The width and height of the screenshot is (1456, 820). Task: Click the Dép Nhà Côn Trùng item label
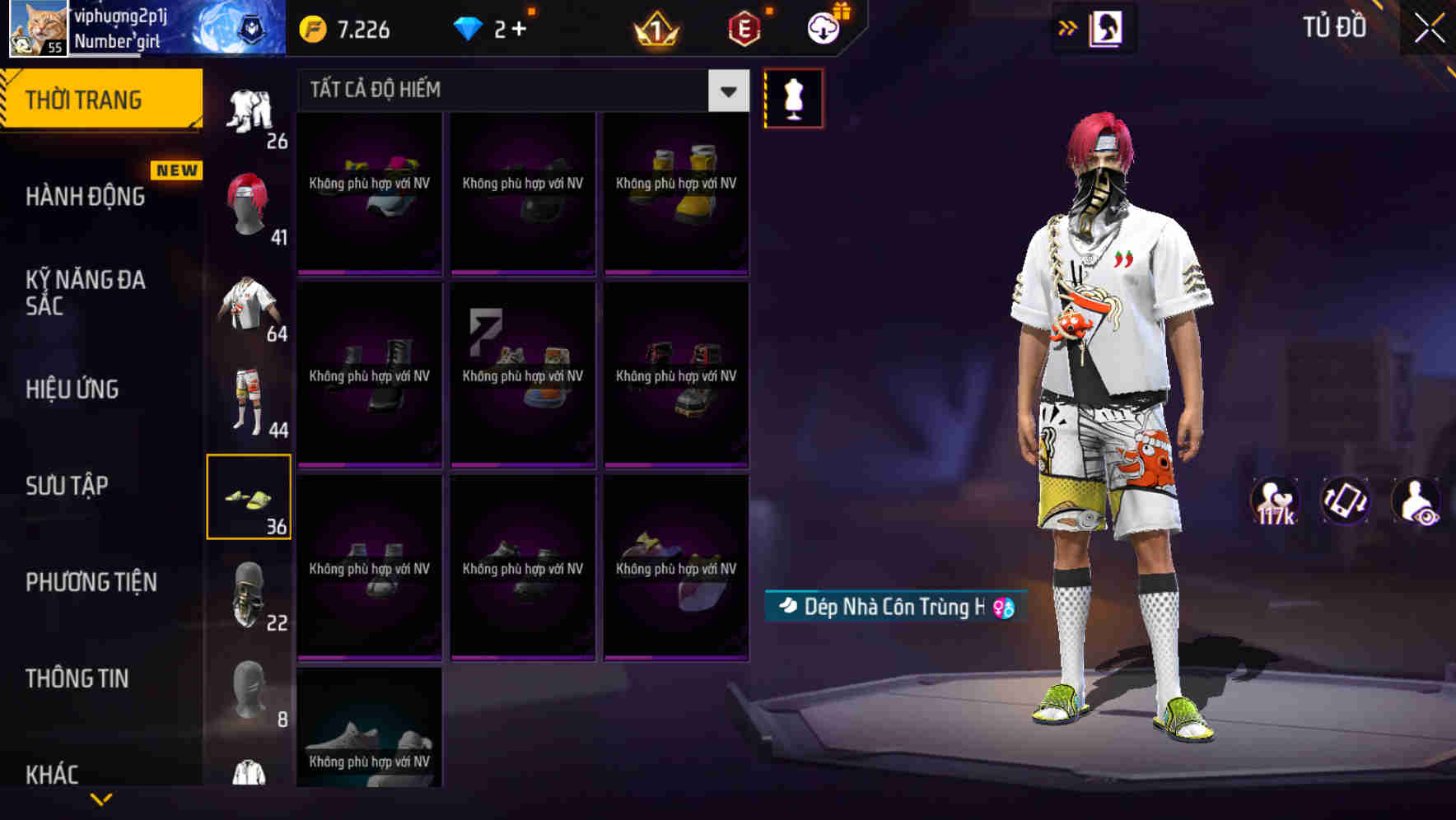[x=892, y=606]
